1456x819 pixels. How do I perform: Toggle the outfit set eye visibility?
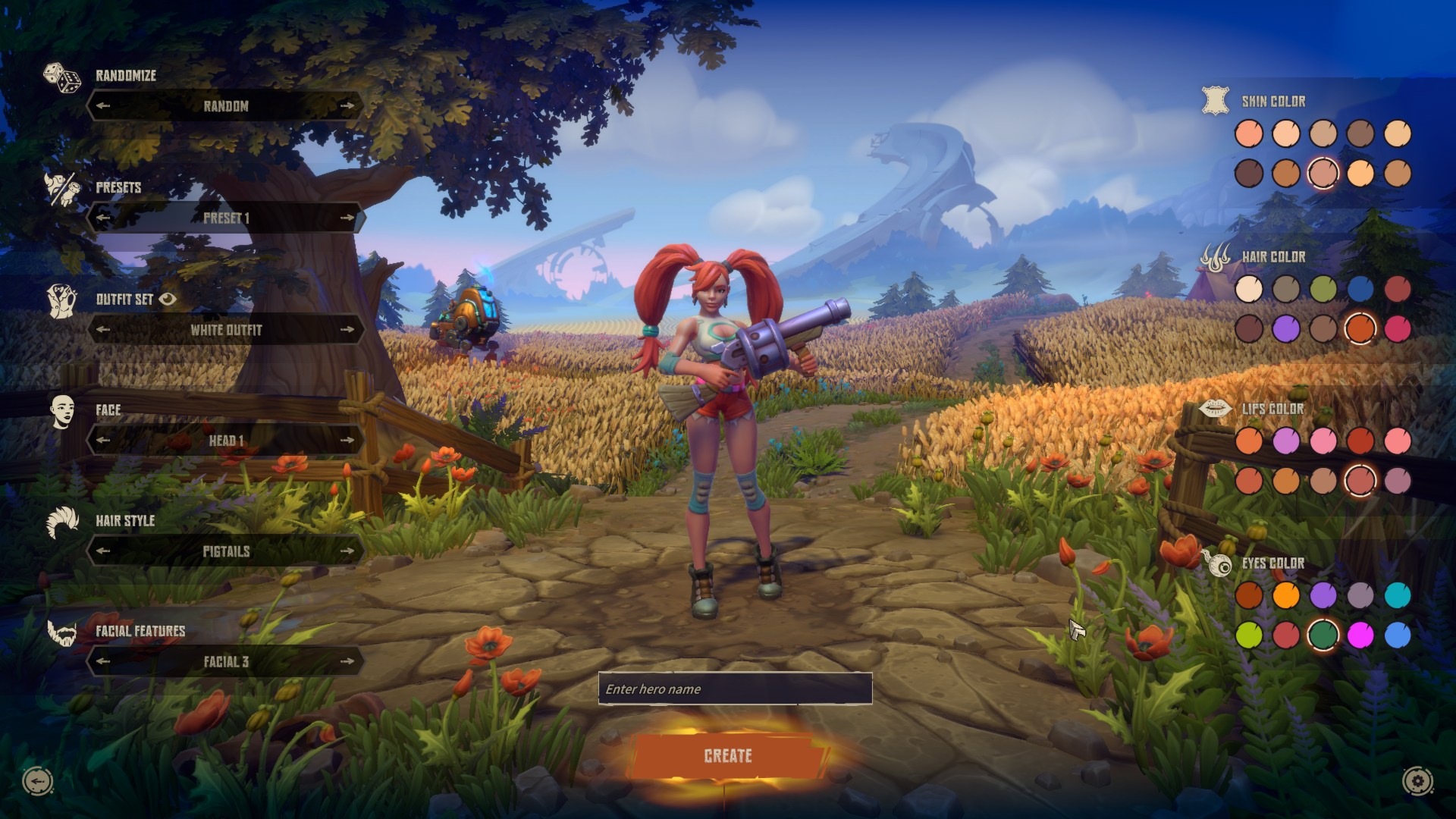coord(168,299)
